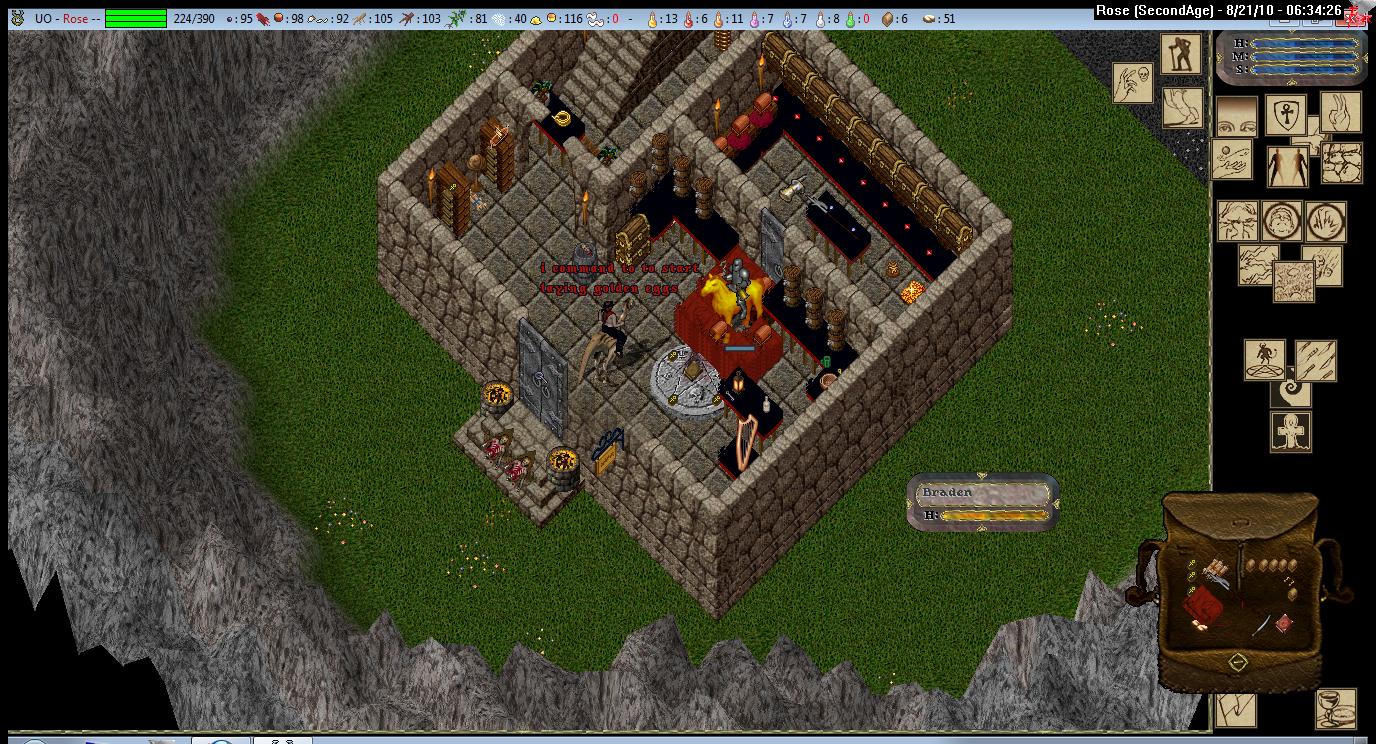
Task: Select Braden's health bar gump
Action: click(x=982, y=502)
